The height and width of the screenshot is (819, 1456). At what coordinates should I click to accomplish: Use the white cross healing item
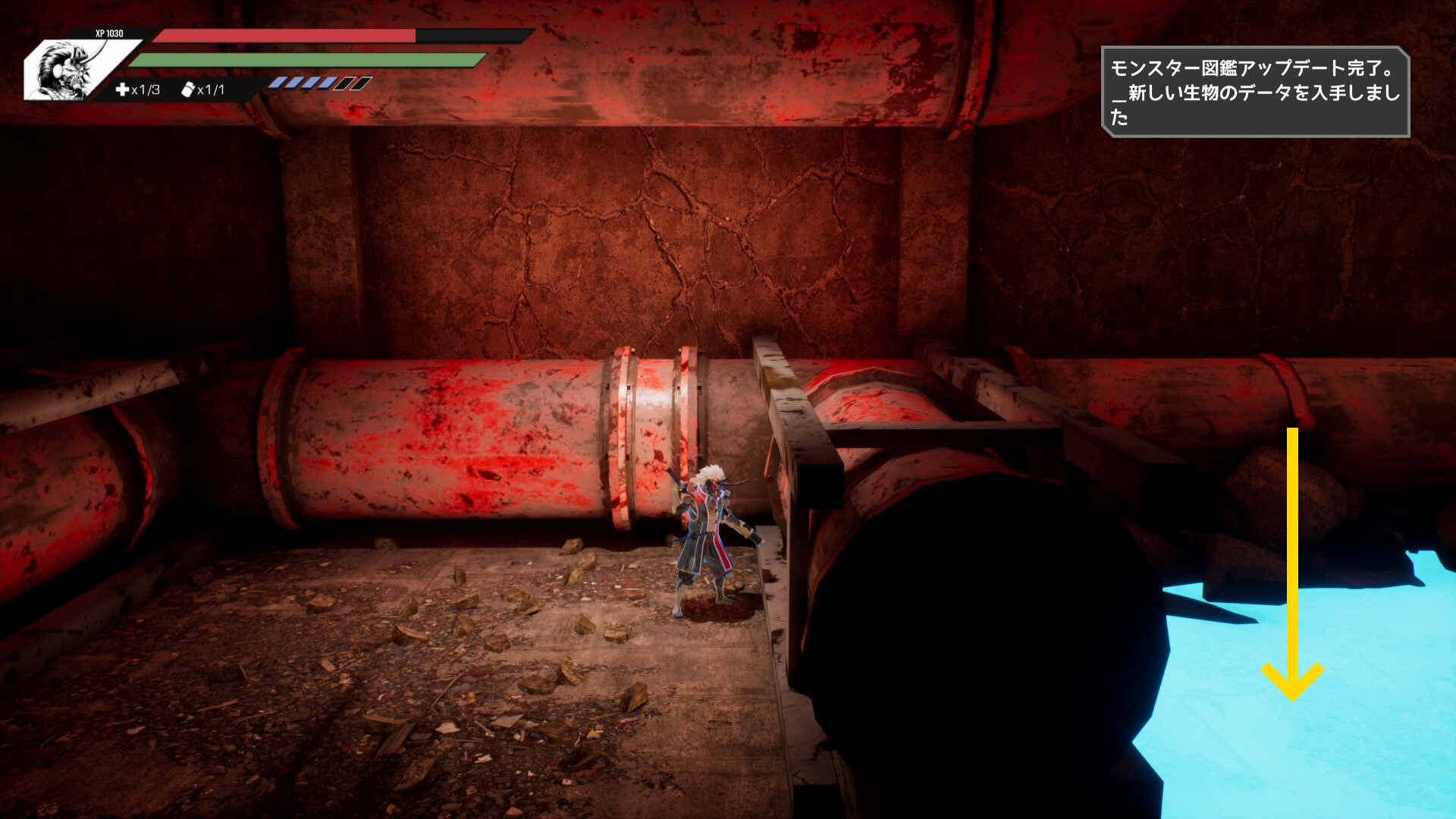122,89
